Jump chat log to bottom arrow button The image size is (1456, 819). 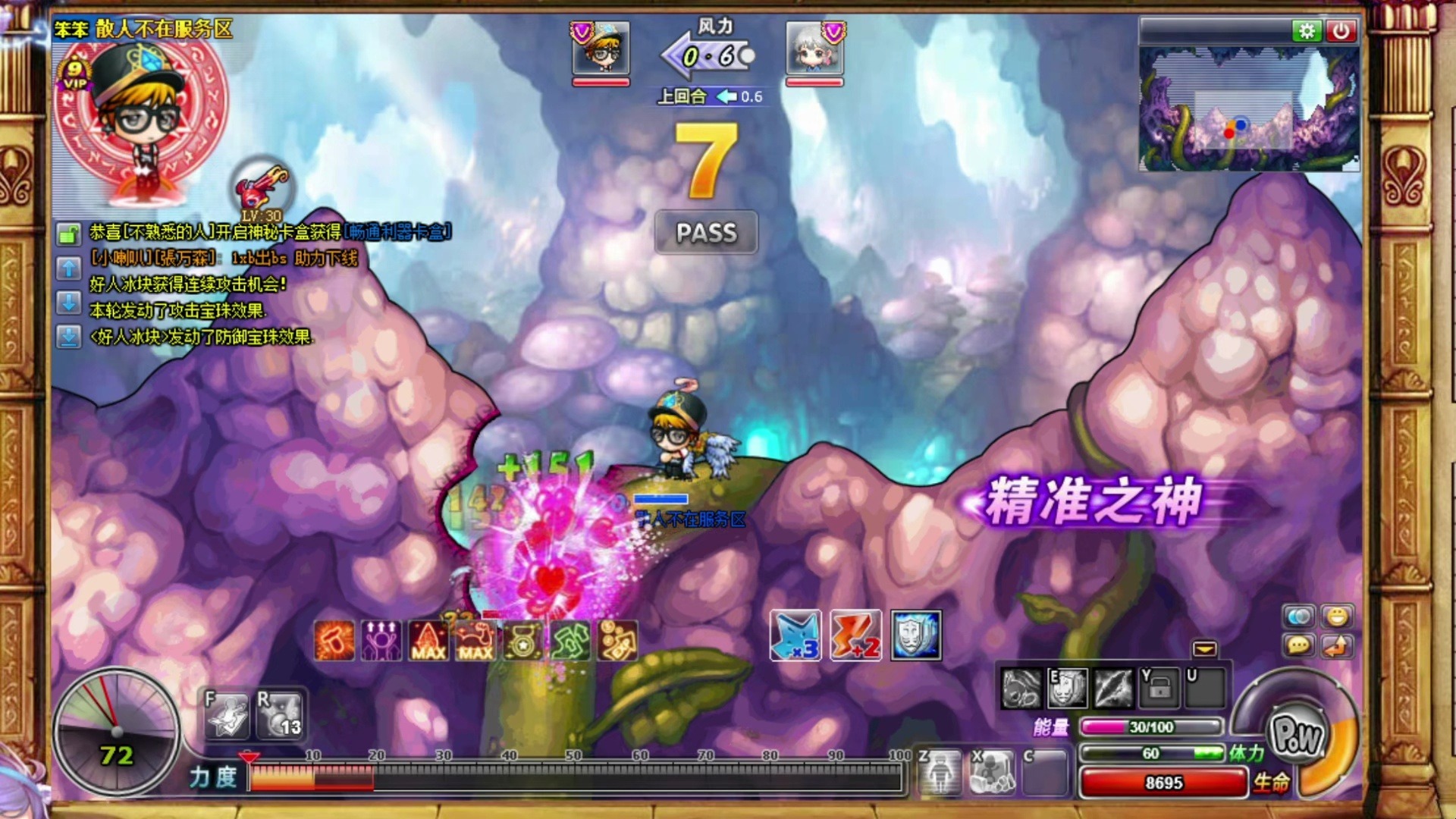68,337
